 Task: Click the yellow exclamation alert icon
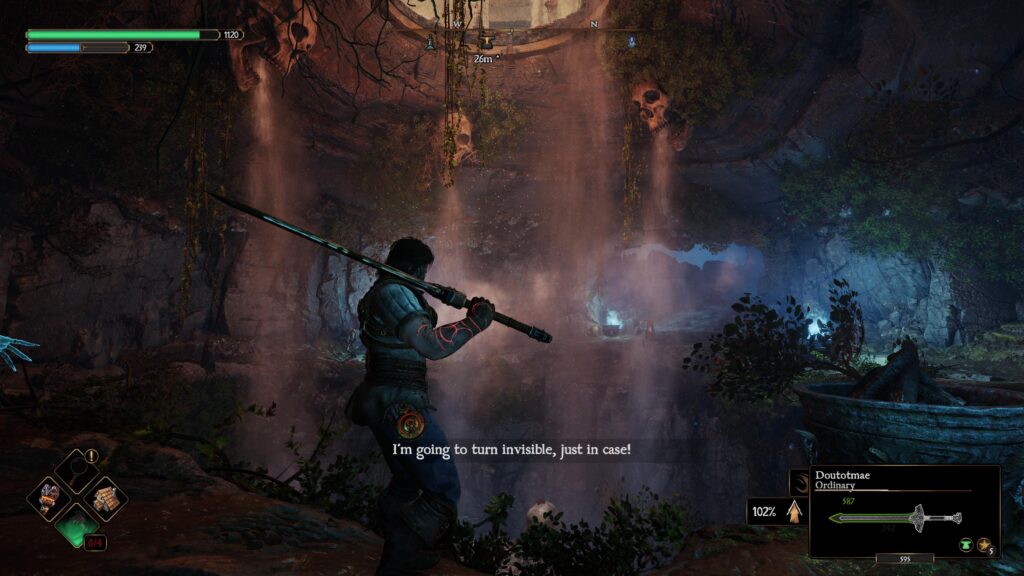[x=92, y=456]
